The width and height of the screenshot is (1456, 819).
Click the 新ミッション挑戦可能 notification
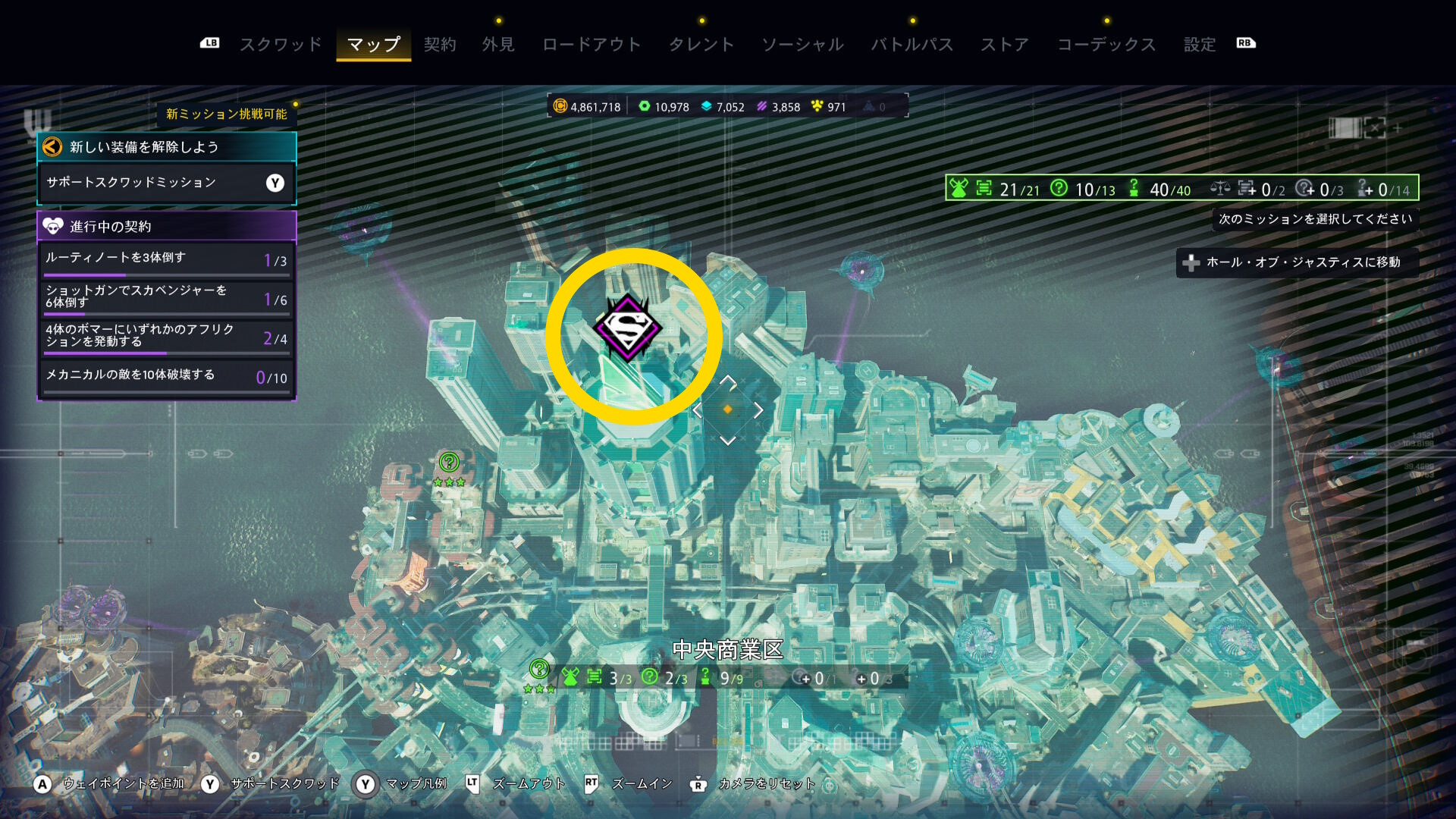[x=226, y=114]
